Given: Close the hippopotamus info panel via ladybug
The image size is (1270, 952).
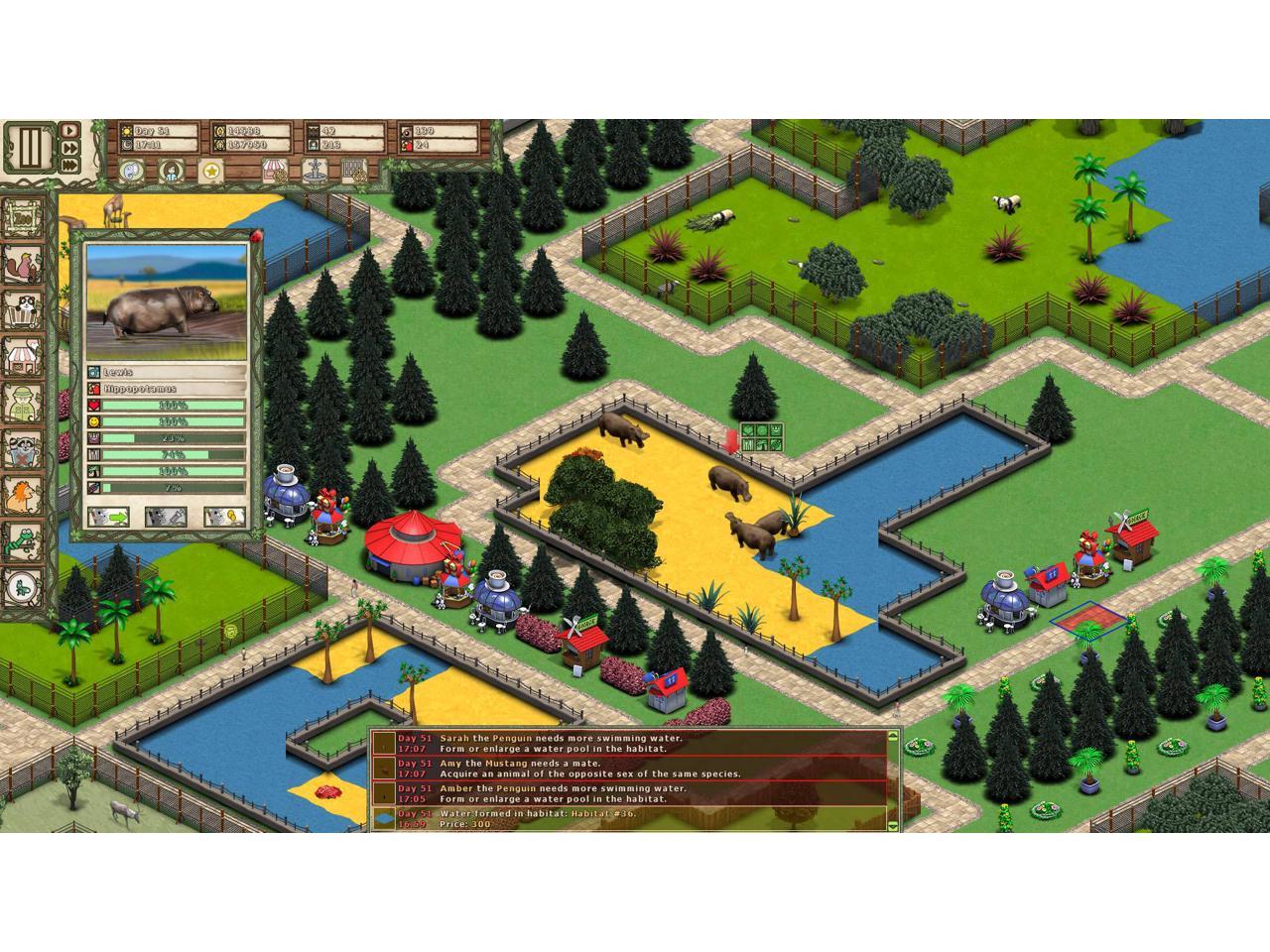Looking at the screenshot, I should point(258,235).
